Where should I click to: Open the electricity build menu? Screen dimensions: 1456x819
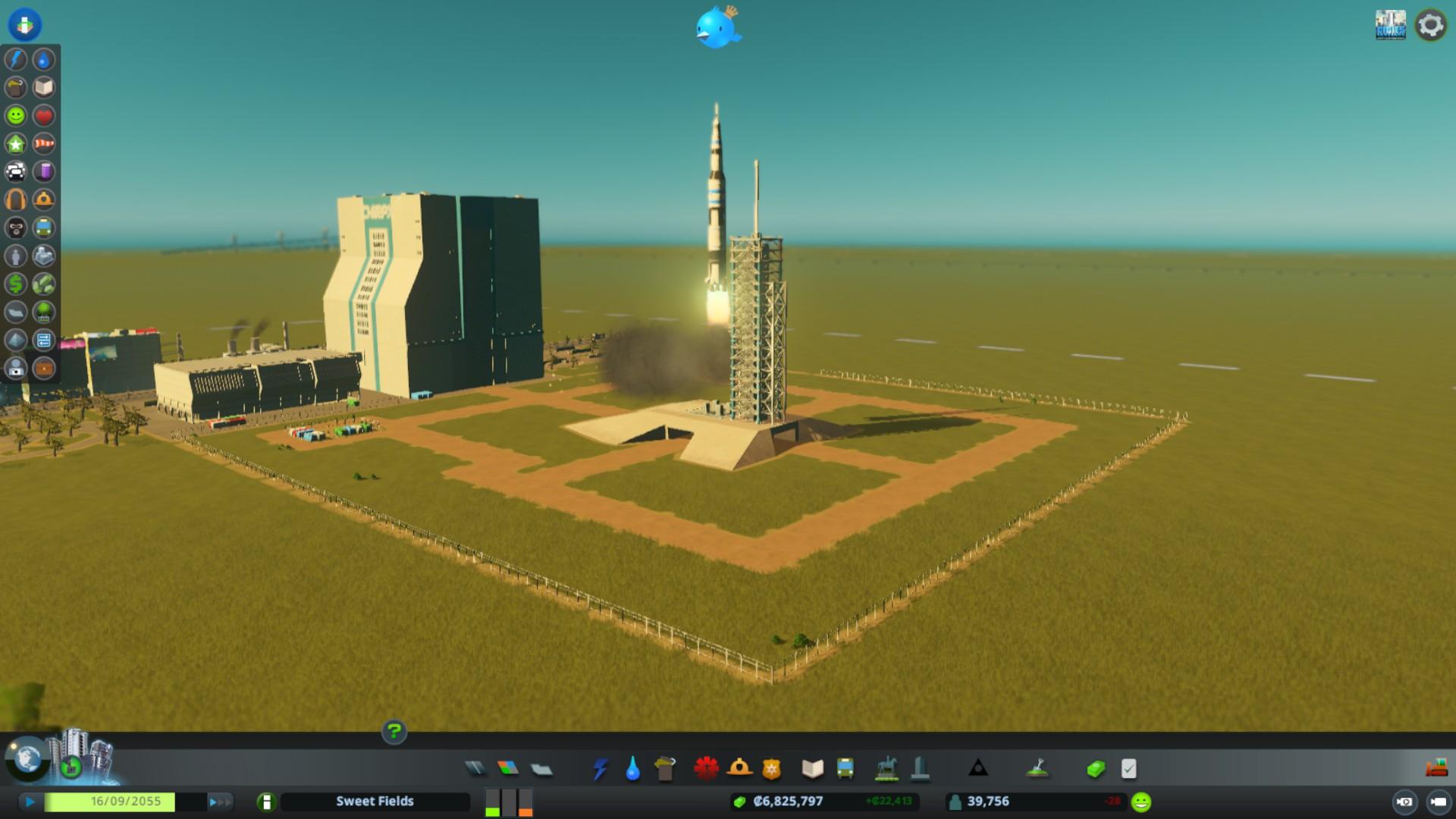coord(600,769)
